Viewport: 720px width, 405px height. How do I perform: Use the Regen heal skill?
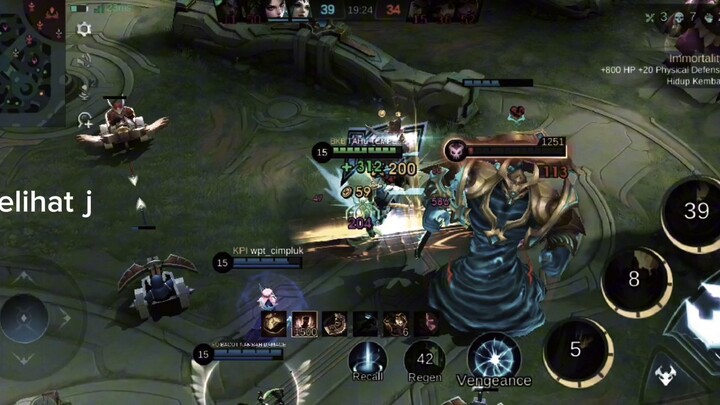tap(425, 360)
